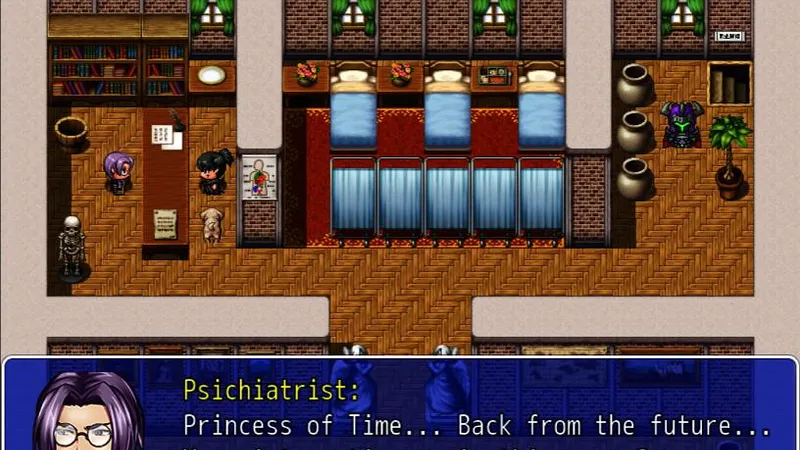800x450 pixels.
Task: Advance the Psichiatrist dialogue message box
Action: coord(470,412)
